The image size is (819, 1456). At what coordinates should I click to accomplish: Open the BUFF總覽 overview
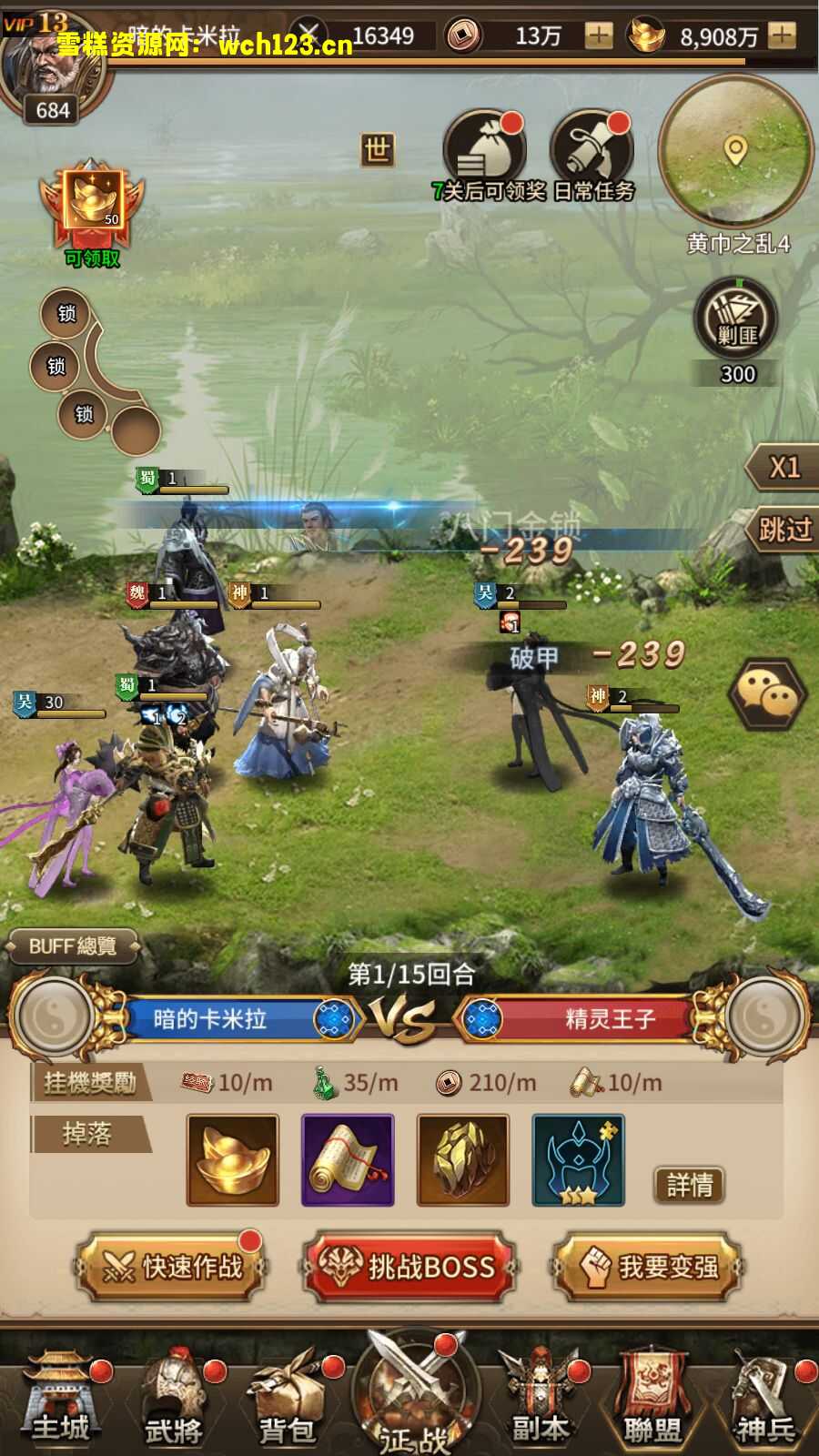[73, 946]
